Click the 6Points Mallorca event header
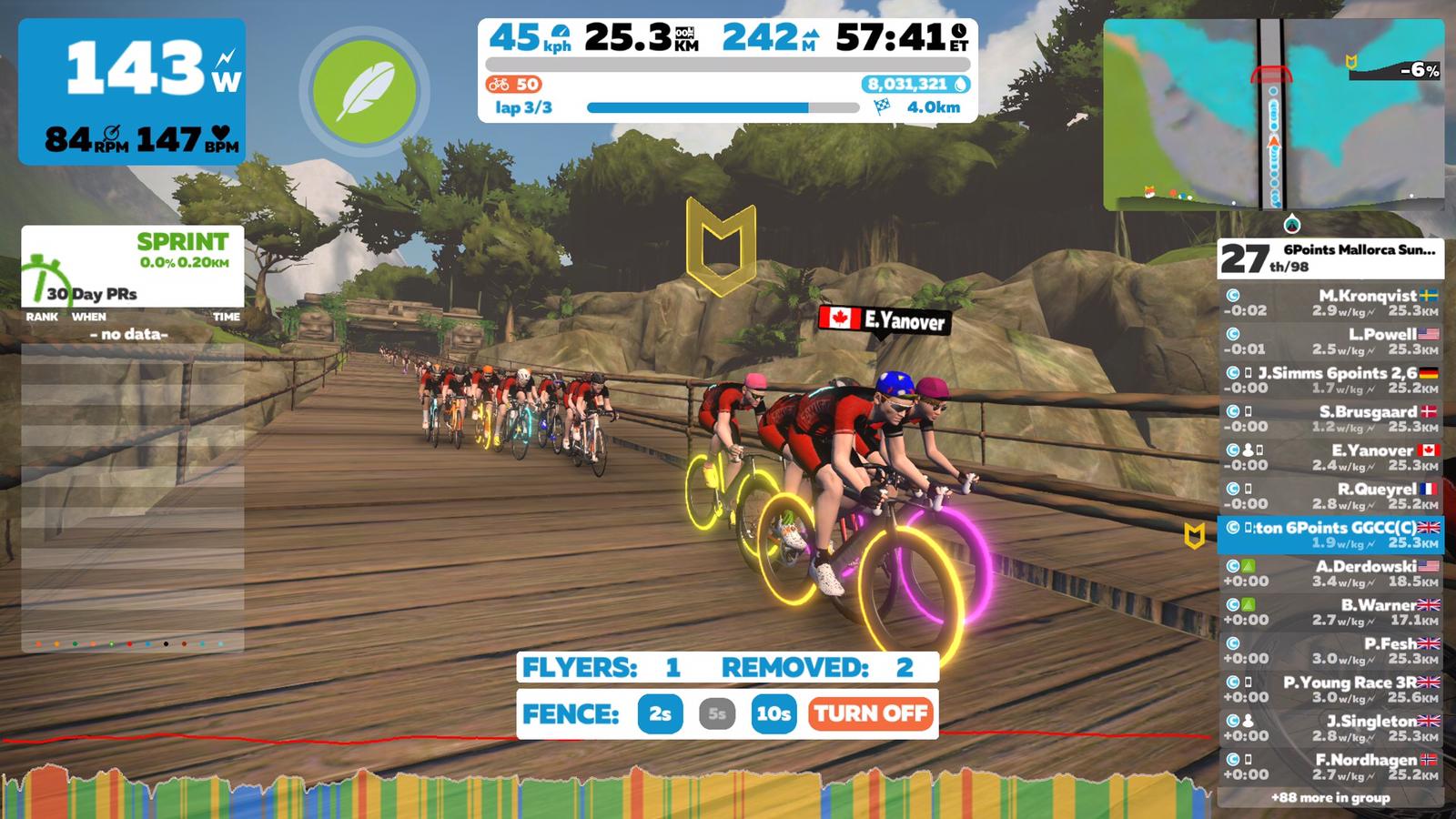The width and height of the screenshot is (1456, 819). (1330, 258)
